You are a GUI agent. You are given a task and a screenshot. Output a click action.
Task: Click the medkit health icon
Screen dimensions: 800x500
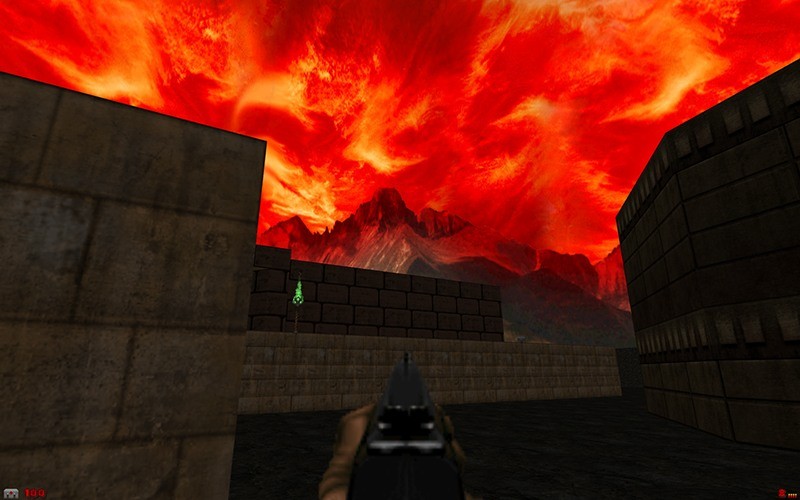pos(11,492)
